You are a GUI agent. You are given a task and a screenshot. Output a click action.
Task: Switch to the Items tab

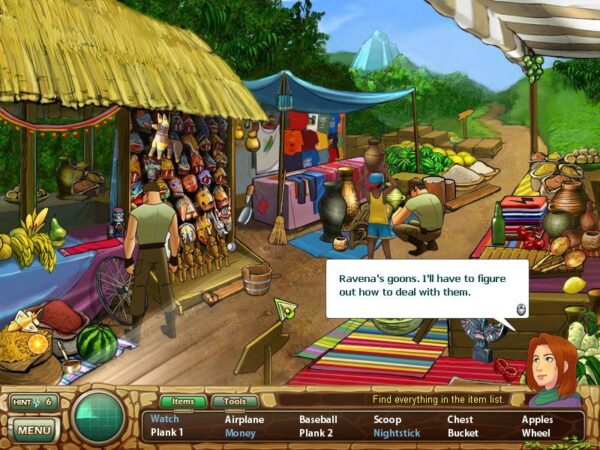tap(183, 401)
